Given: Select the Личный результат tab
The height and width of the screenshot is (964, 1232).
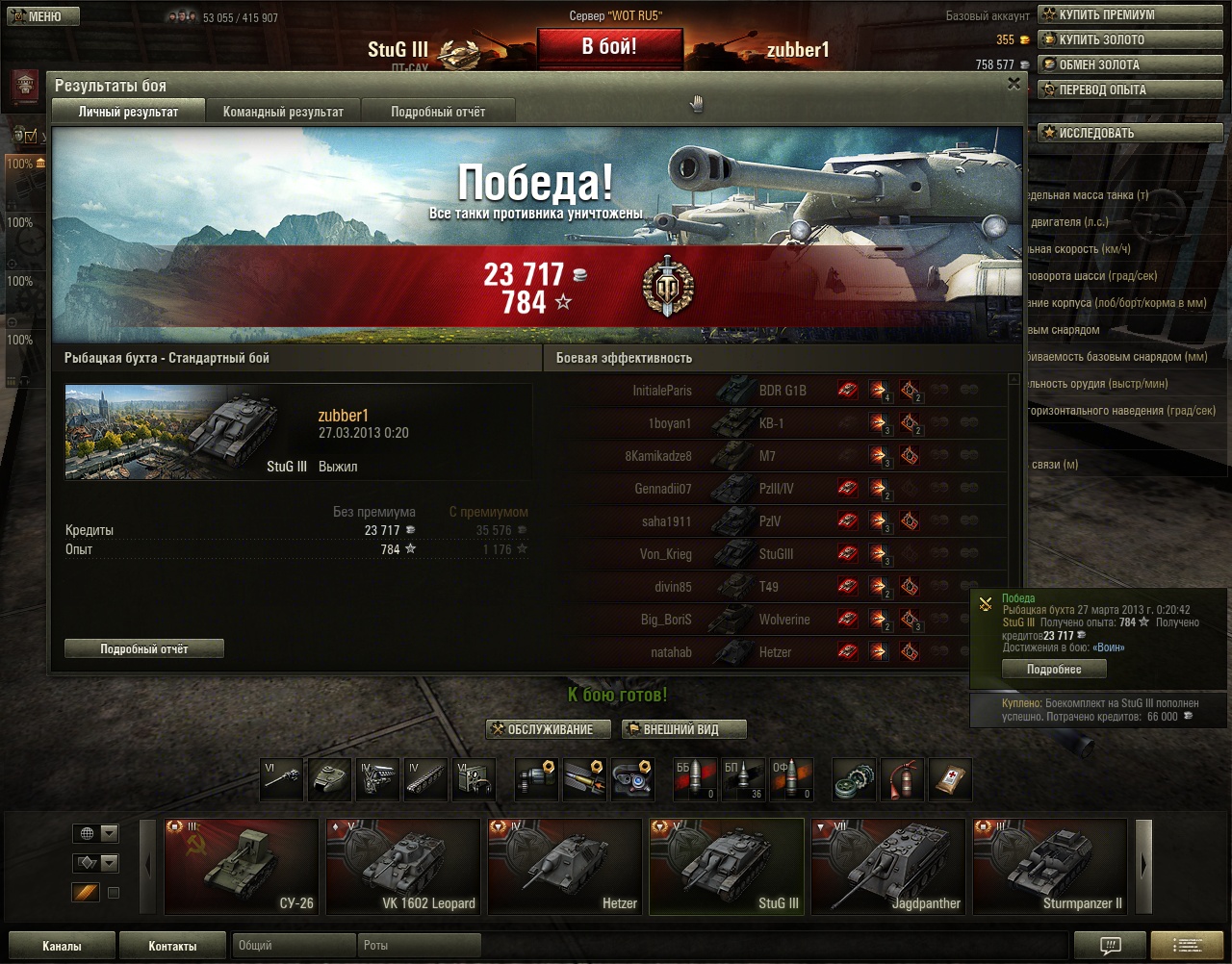Looking at the screenshot, I should click(128, 112).
